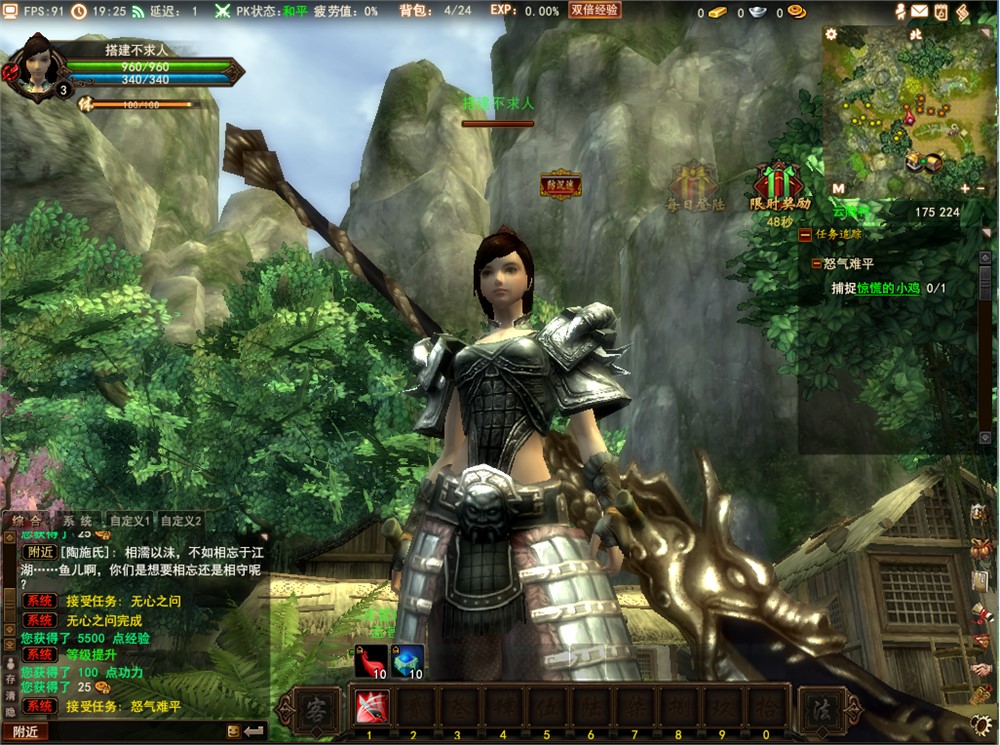Open minimap settings gear icon
The height and width of the screenshot is (745, 1000).
click(x=831, y=34)
